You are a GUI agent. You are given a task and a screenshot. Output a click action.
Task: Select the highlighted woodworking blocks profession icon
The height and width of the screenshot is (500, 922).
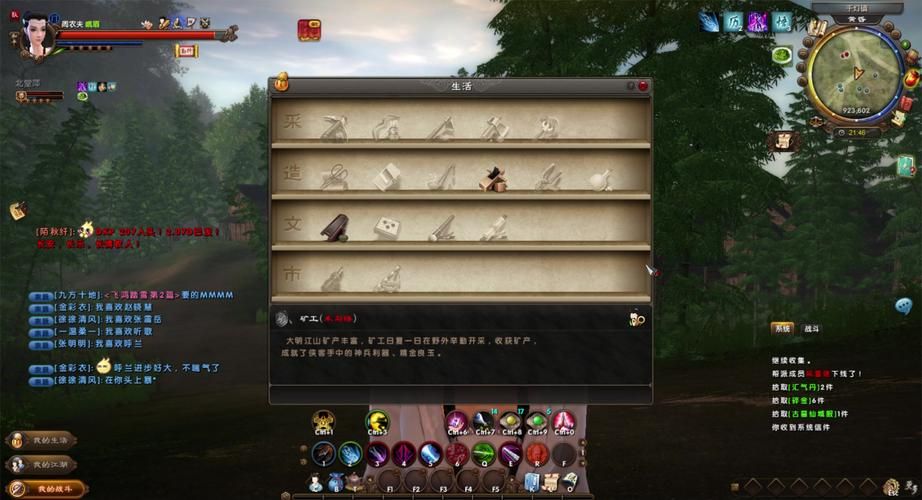point(493,178)
